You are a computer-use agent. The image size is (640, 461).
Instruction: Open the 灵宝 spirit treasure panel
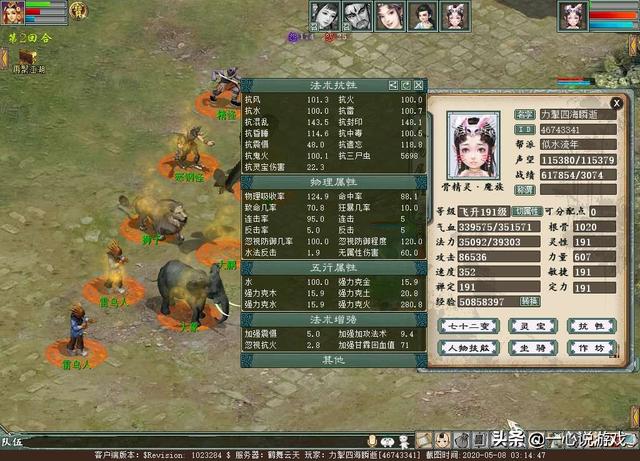528,326
